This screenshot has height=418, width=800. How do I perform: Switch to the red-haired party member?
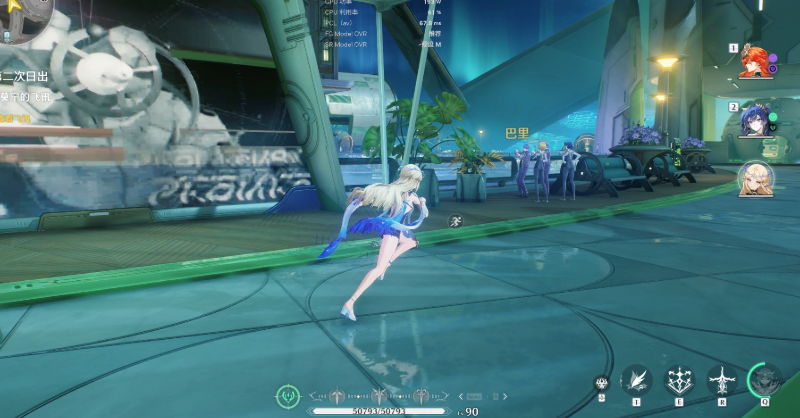click(754, 60)
